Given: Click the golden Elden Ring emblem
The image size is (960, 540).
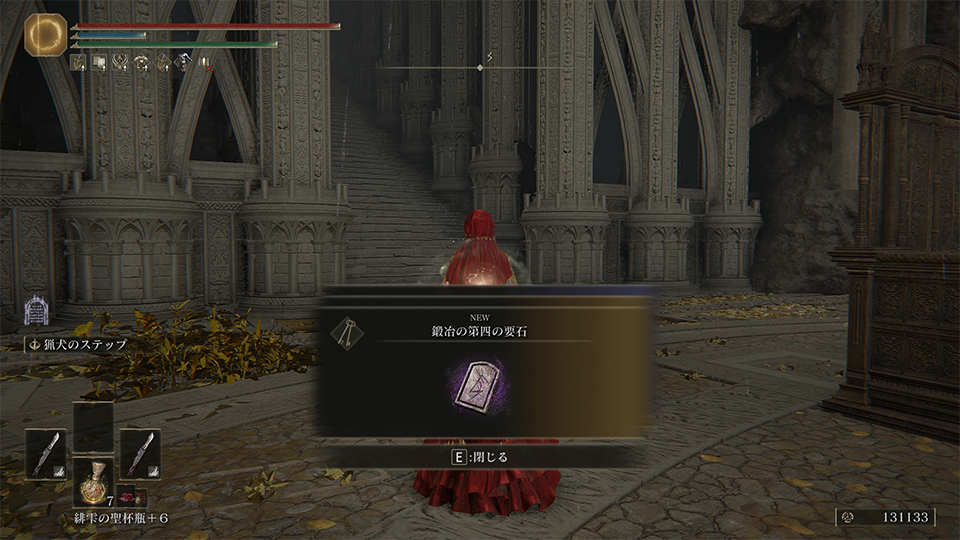Looking at the screenshot, I should (44, 33).
